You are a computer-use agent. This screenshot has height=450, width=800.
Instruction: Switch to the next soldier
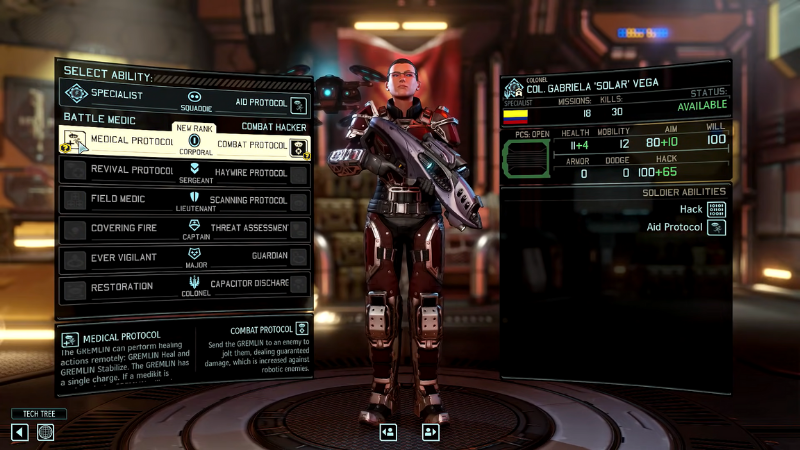431,432
